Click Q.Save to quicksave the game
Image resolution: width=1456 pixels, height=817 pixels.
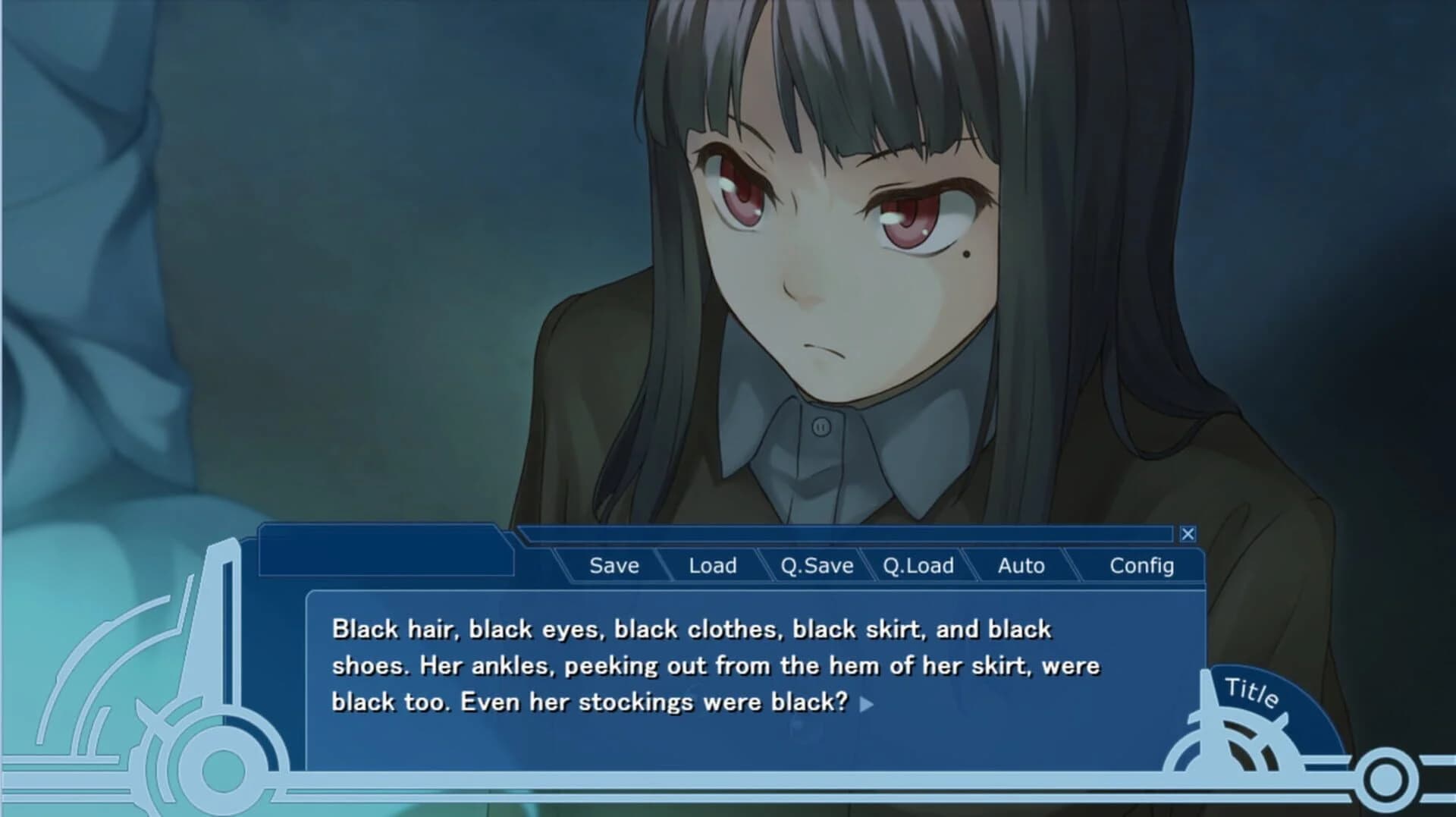(x=818, y=565)
